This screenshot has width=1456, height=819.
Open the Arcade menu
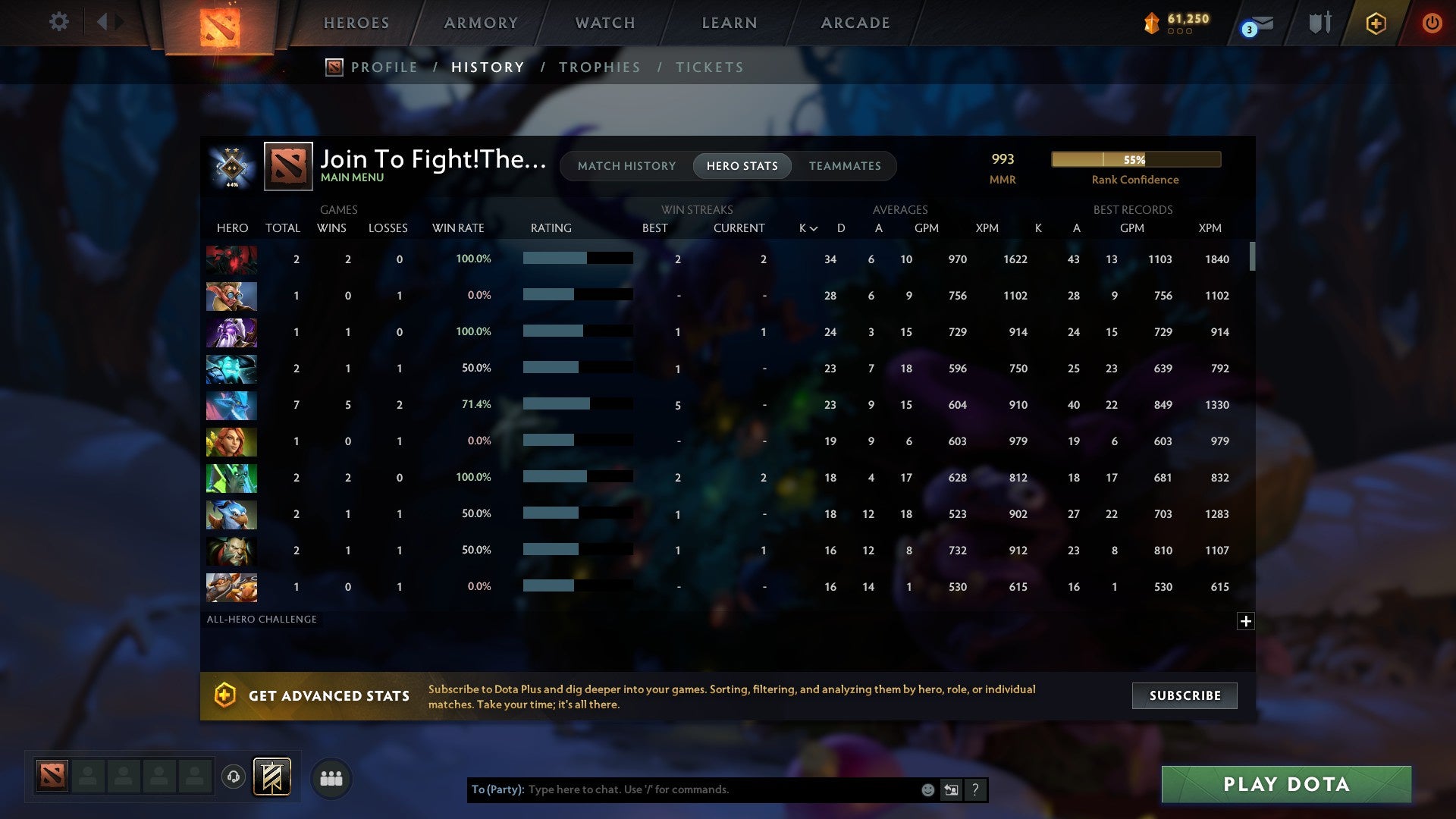click(855, 23)
